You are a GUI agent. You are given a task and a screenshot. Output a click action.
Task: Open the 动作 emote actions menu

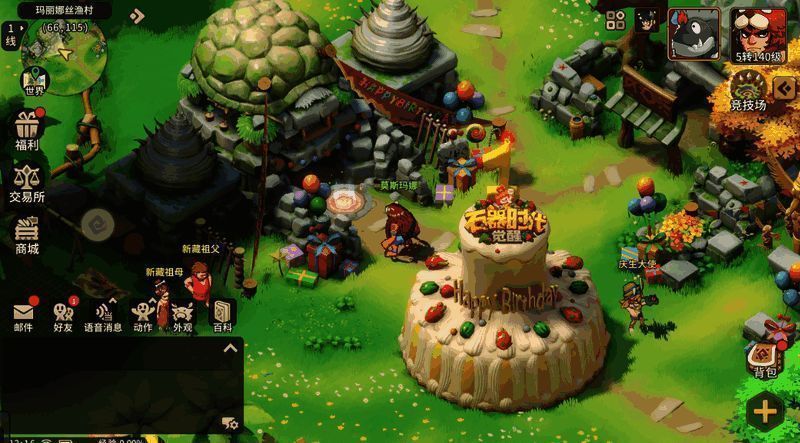point(143,315)
